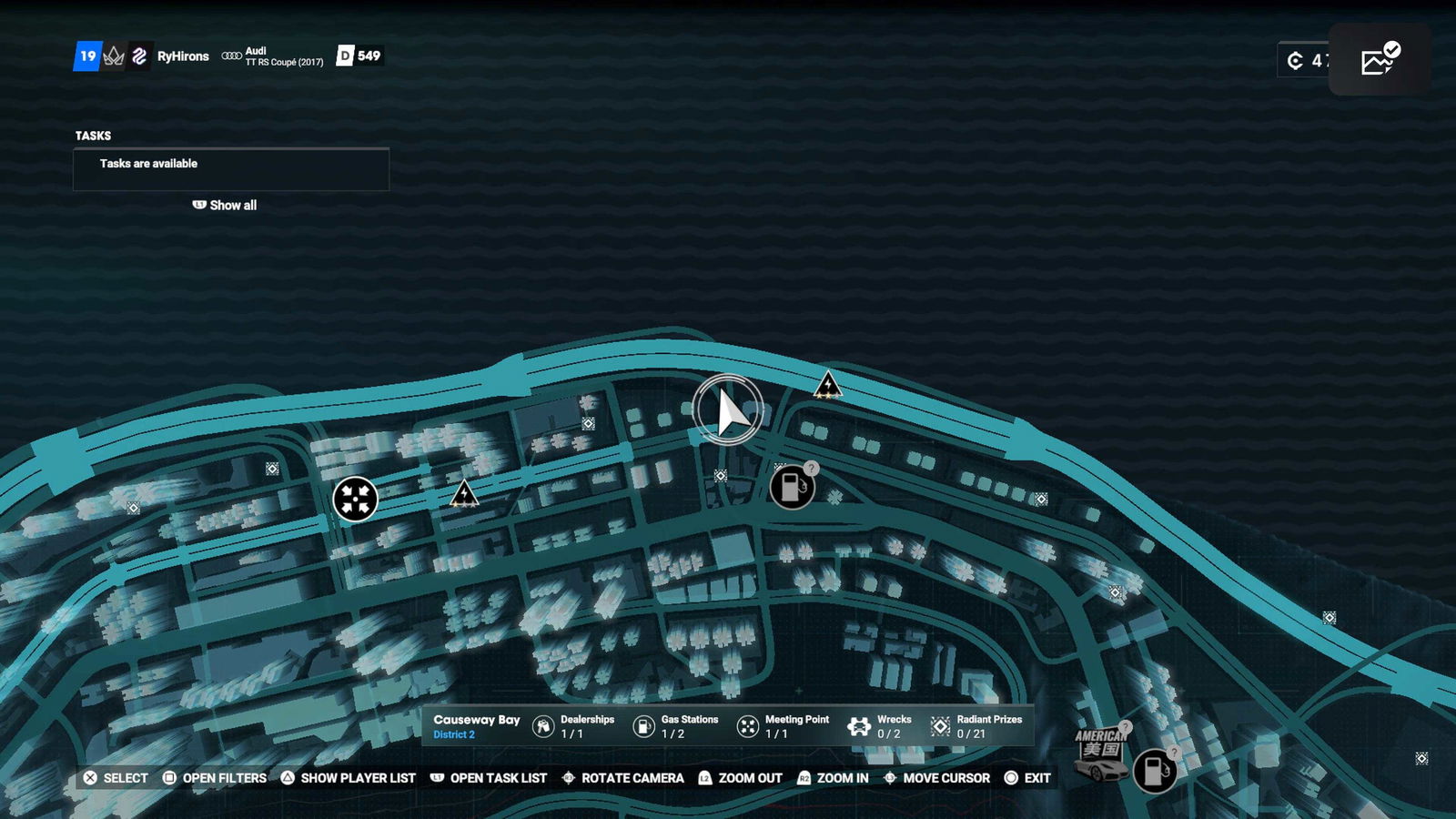Select the meeting point marker on the map
The image size is (1456, 819).
tap(355, 499)
